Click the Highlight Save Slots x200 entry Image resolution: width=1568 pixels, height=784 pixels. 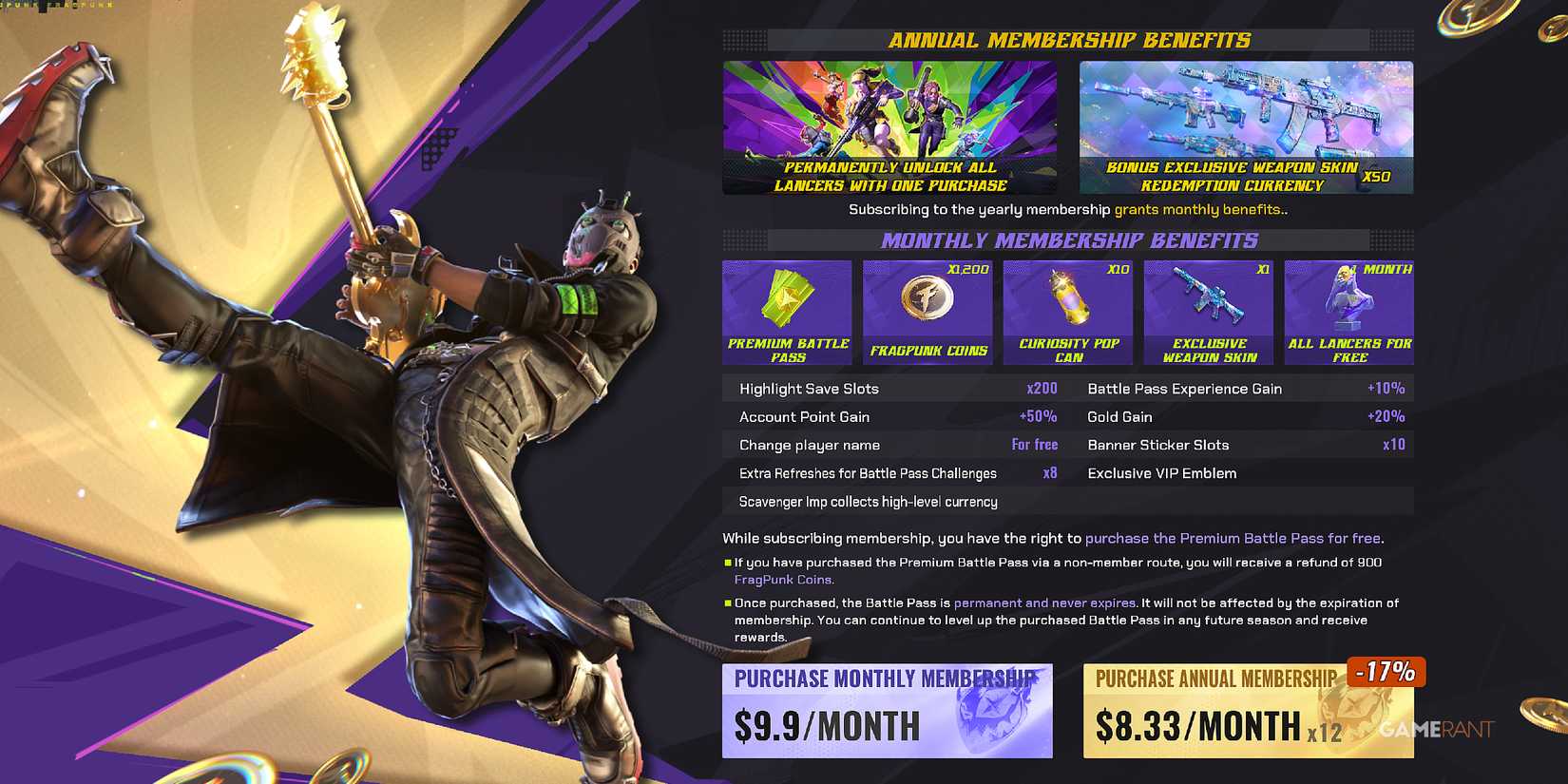click(893, 388)
